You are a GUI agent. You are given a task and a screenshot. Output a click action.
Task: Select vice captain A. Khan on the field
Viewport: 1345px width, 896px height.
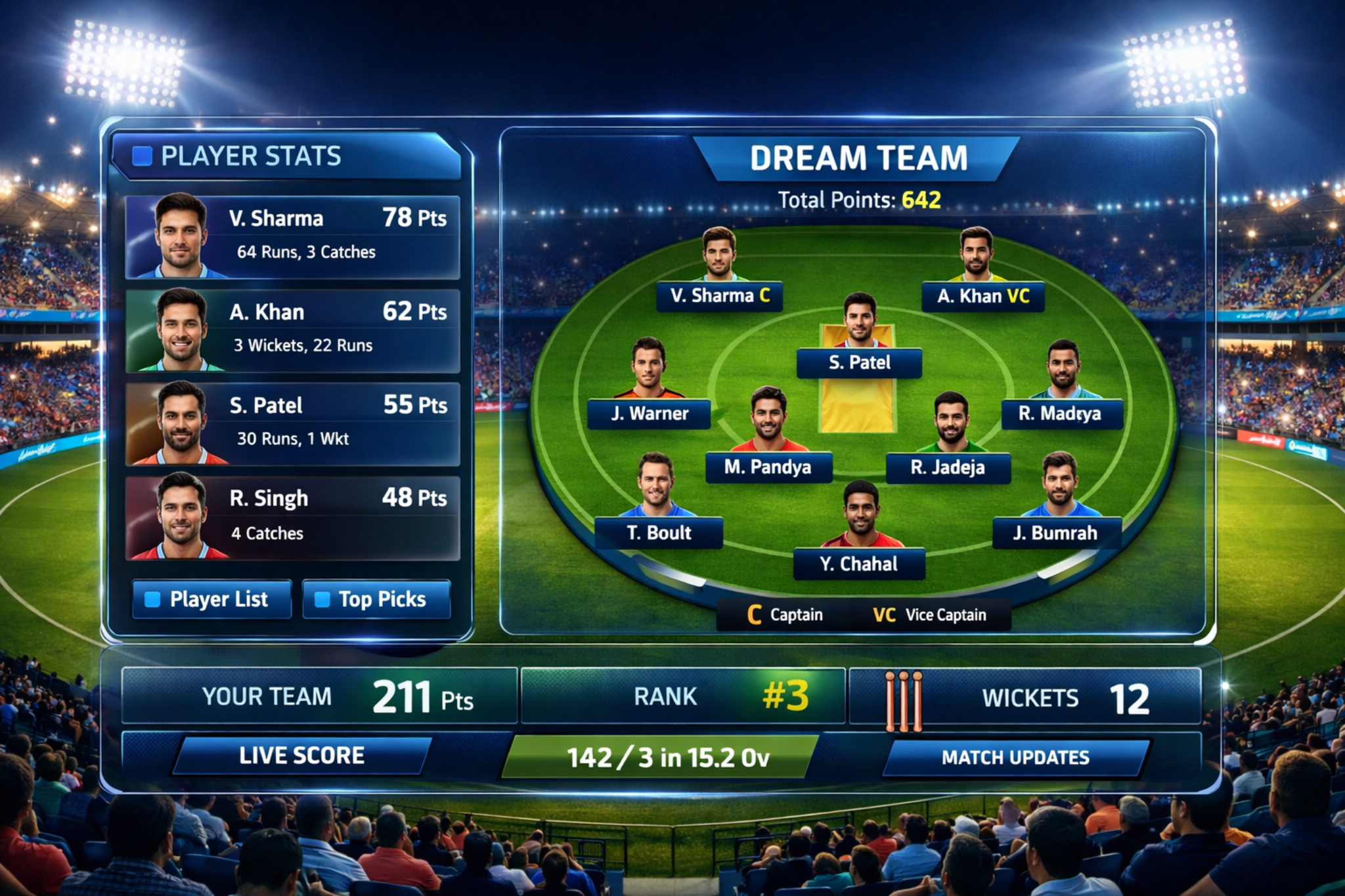tap(982, 296)
